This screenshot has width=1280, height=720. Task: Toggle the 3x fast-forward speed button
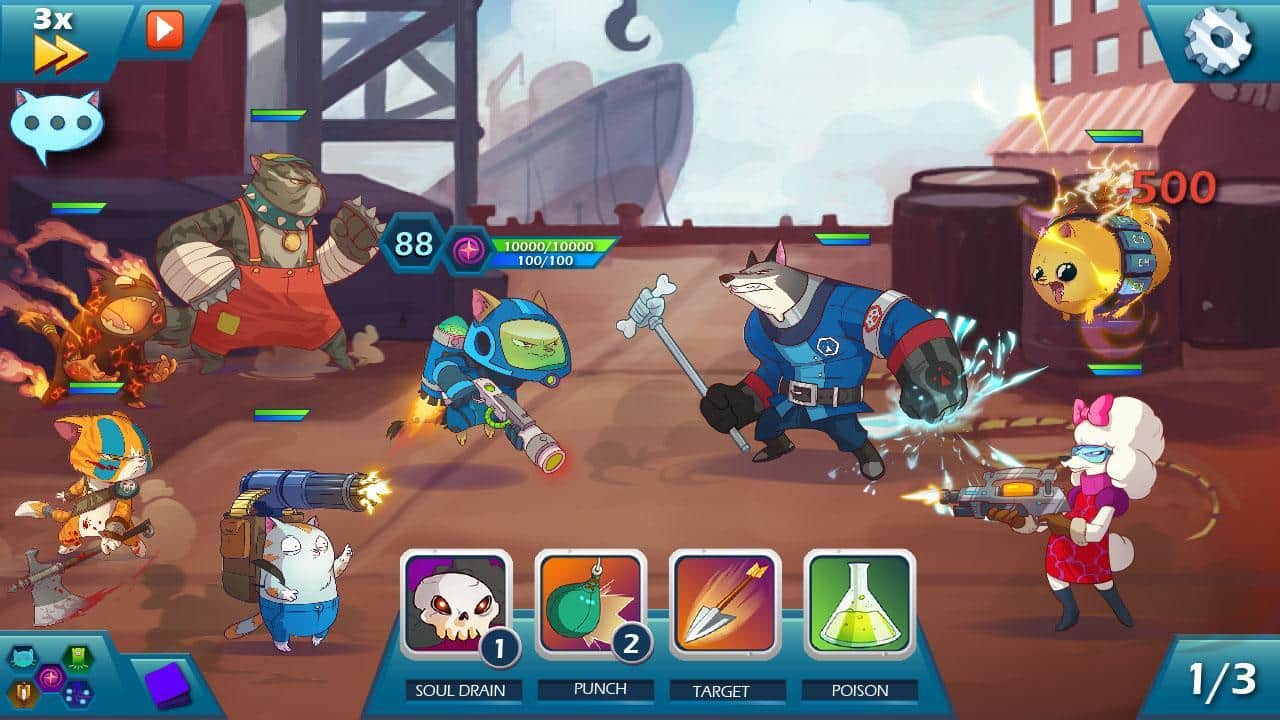pos(58,40)
